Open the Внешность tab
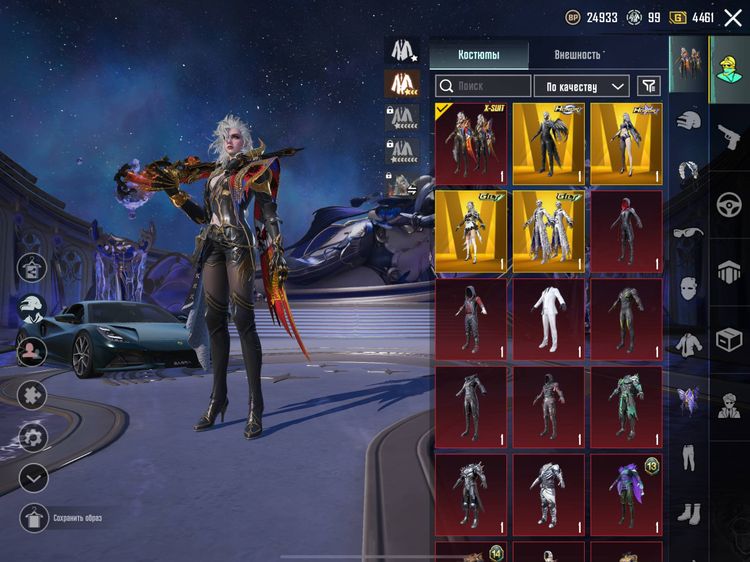750x562 pixels. pyautogui.click(x=577, y=55)
